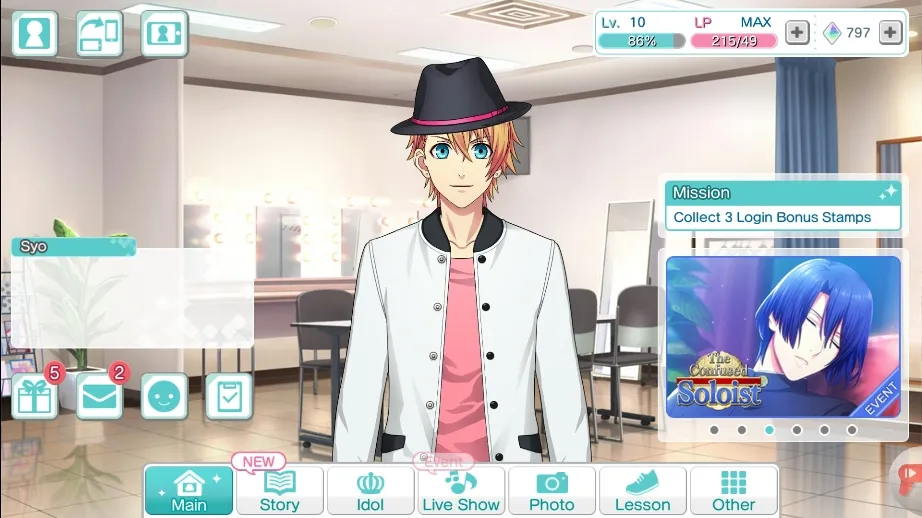Select the first banner page dot

pos(714,430)
